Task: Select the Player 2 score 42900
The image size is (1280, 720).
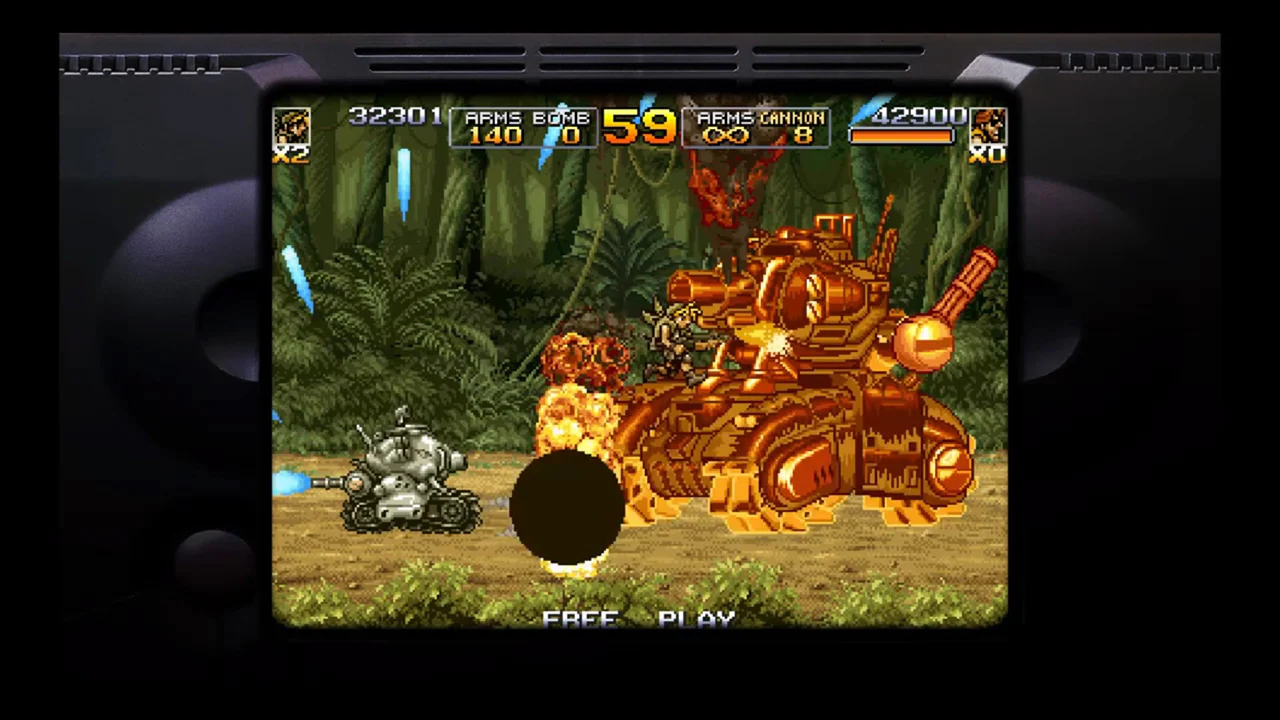Action: click(x=916, y=117)
